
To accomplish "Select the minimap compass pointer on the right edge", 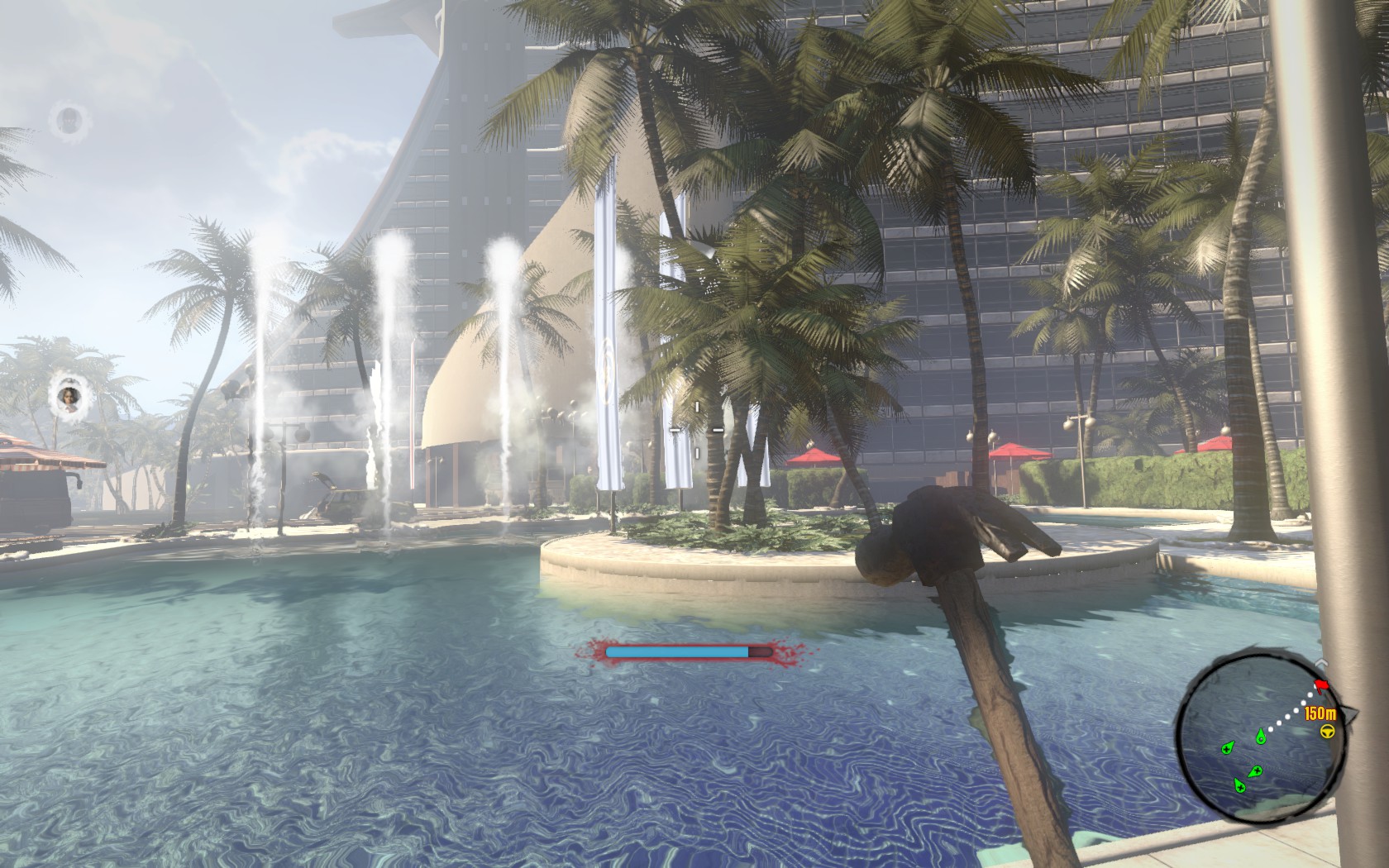I will click(x=1349, y=713).
